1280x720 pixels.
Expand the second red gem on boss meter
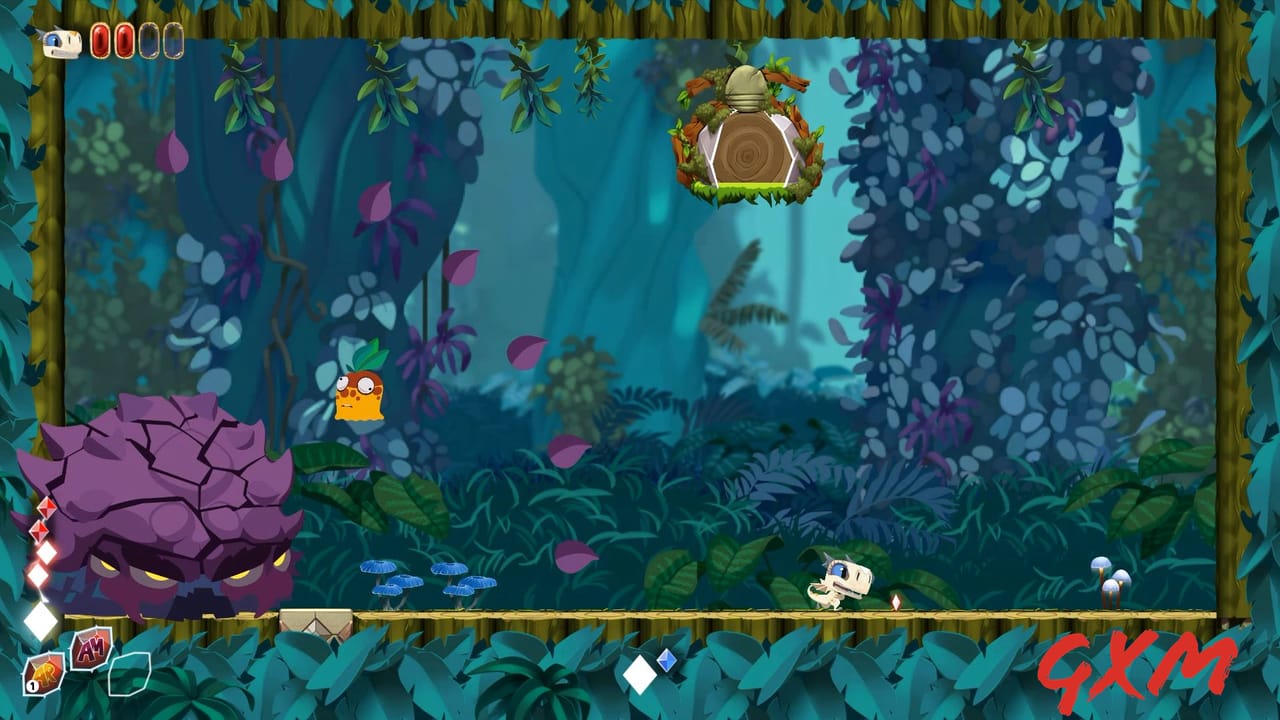(39, 531)
